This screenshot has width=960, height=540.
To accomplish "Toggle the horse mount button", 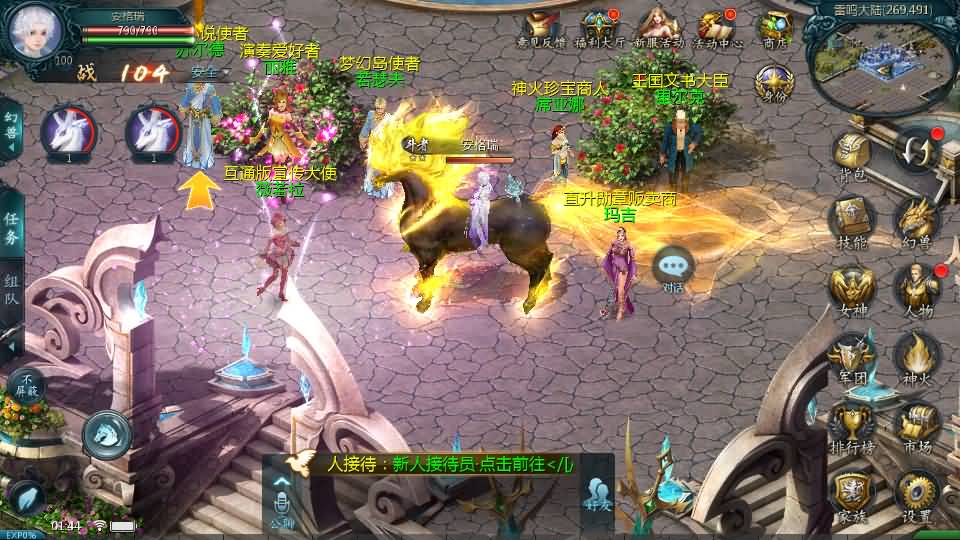I will (107, 434).
